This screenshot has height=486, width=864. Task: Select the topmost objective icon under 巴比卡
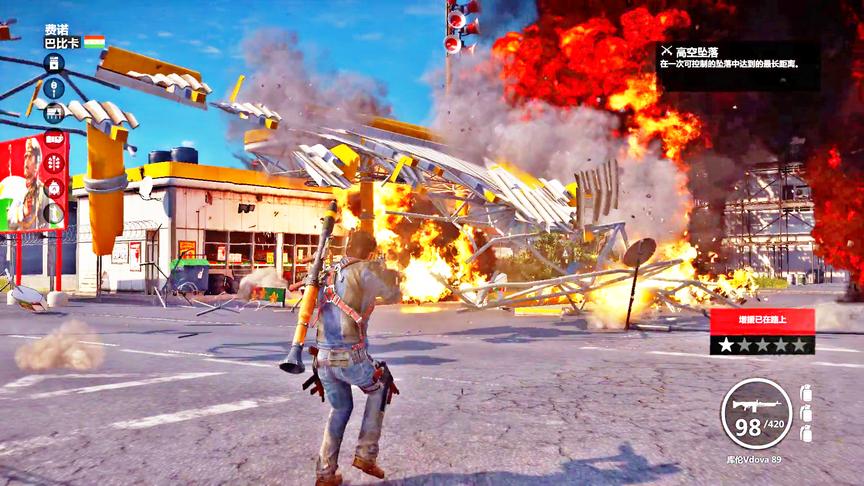[x=53, y=63]
